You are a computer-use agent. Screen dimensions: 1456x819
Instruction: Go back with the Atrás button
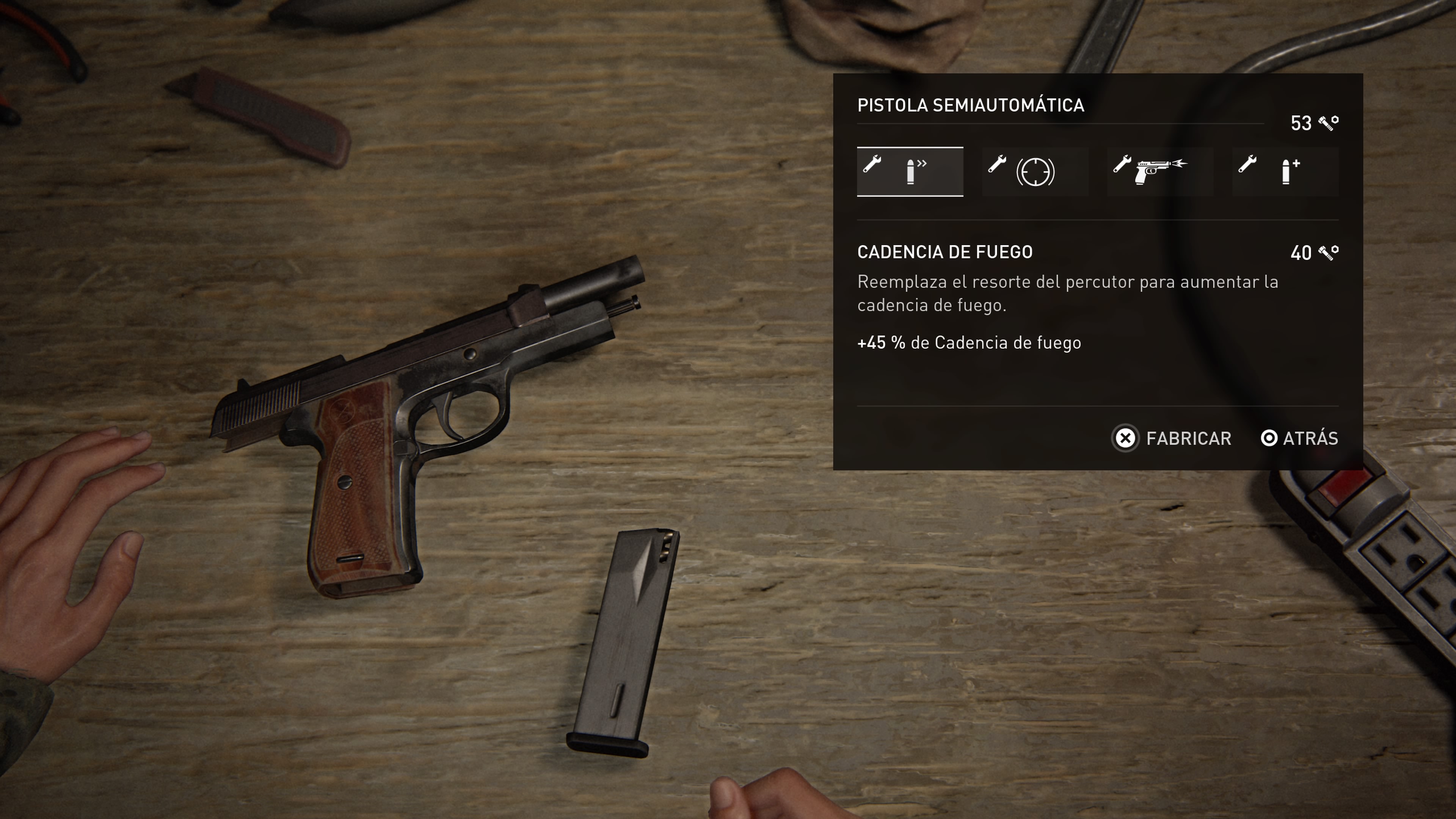pyautogui.click(x=1299, y=438)
